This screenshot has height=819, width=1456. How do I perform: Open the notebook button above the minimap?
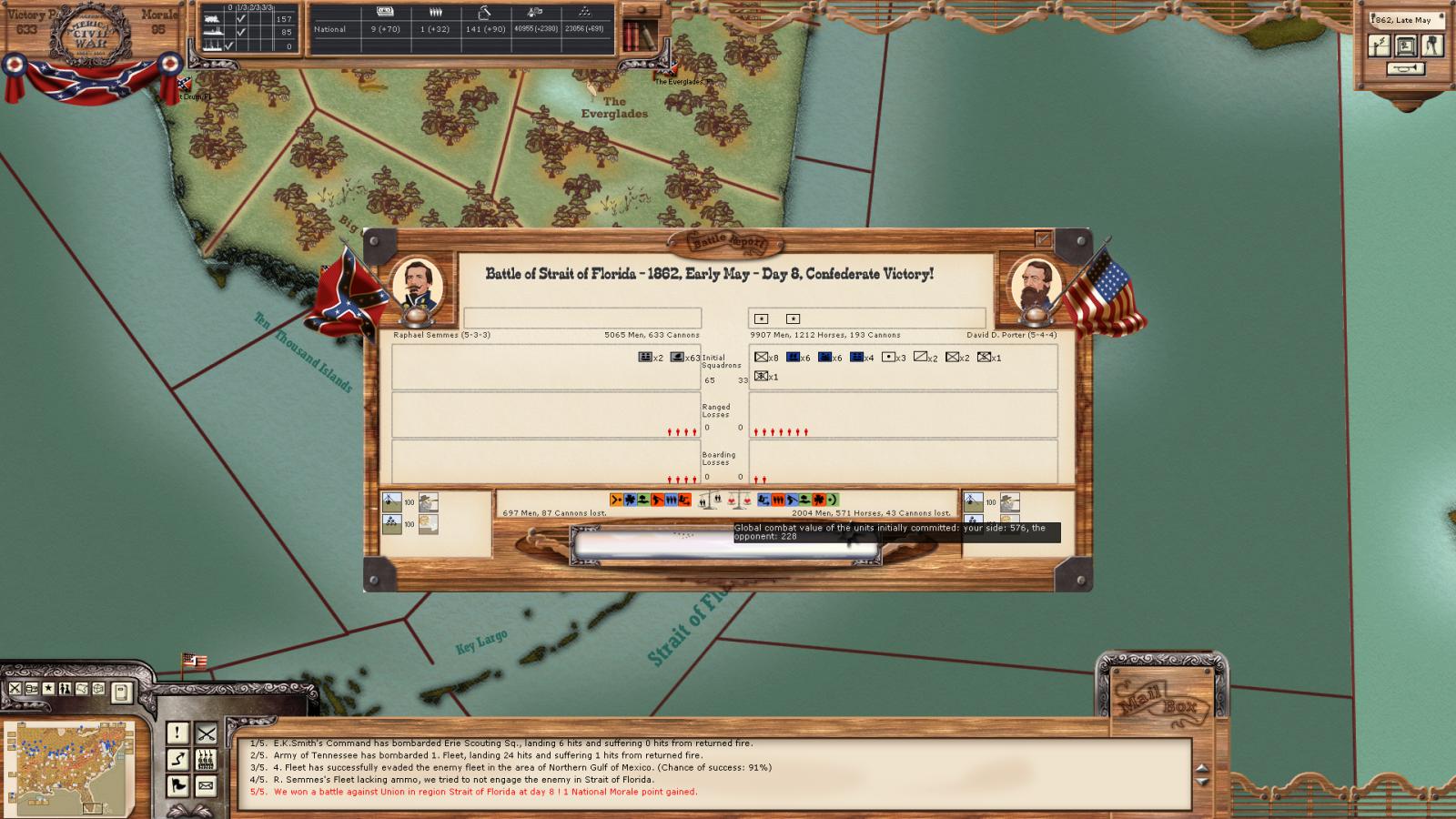tap(122, 693)
